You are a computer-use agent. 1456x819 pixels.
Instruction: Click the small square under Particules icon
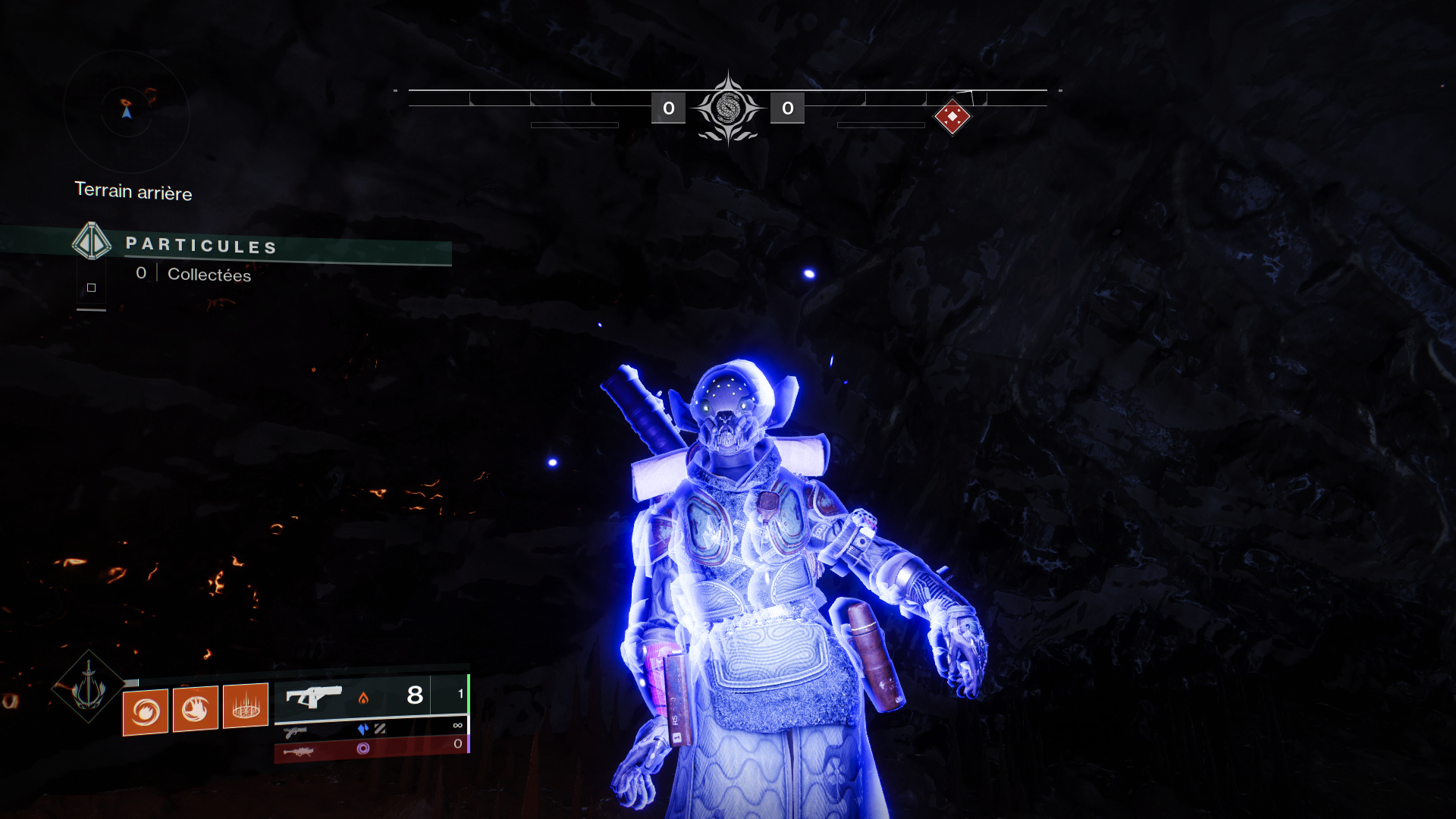(92, 287)
